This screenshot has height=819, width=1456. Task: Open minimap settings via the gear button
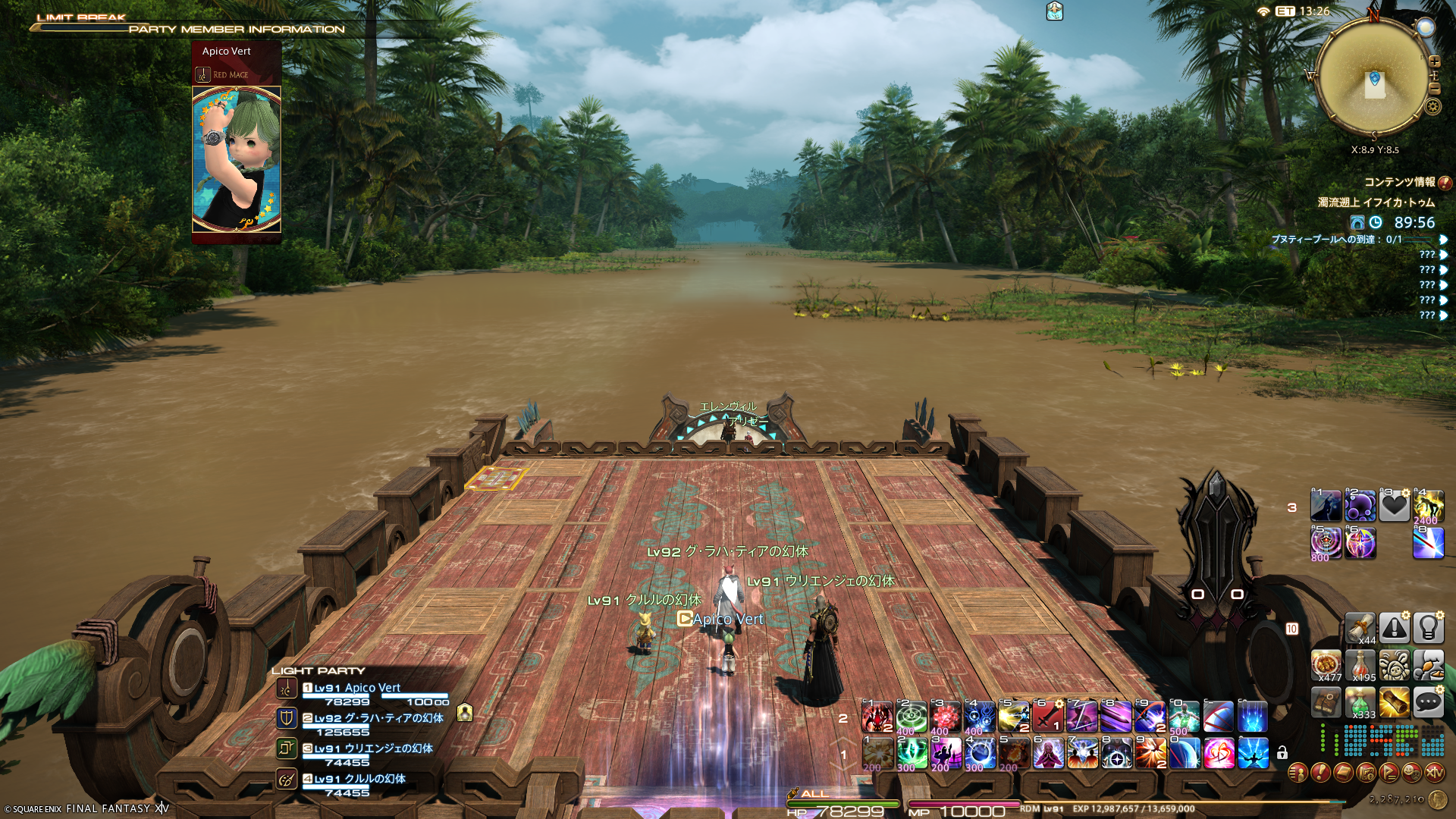(1432, 106)
